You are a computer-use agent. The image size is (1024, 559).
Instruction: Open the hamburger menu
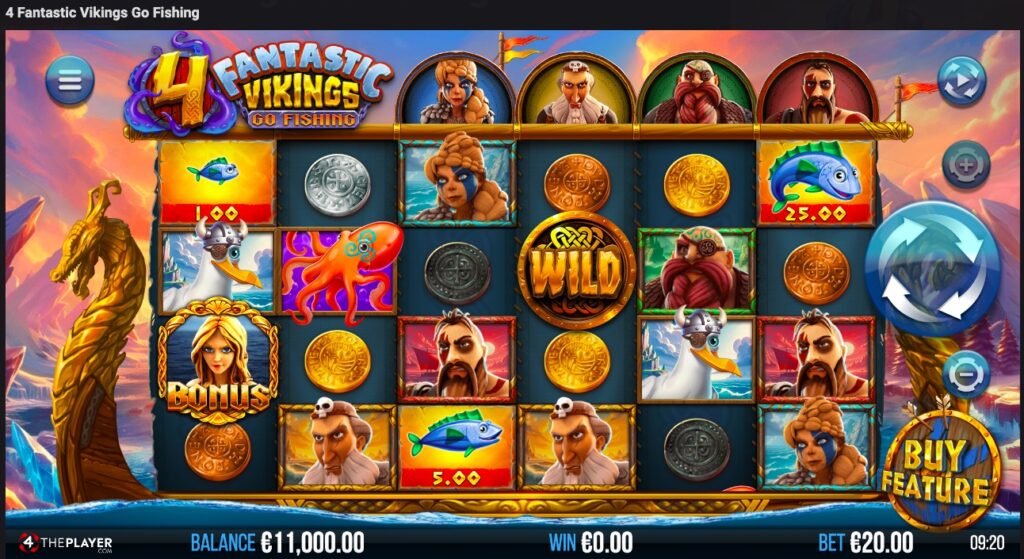pos(69,81)
